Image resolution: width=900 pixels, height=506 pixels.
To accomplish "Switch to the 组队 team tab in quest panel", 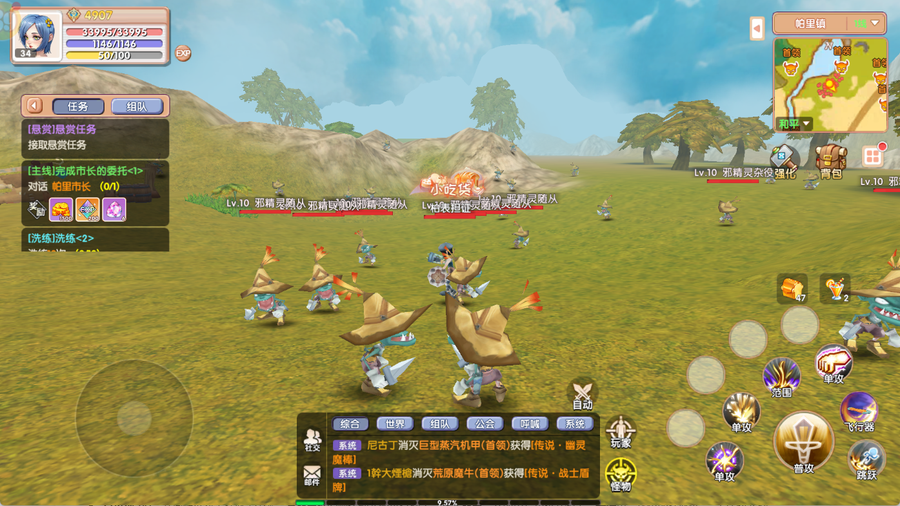I will pos(136,106).
